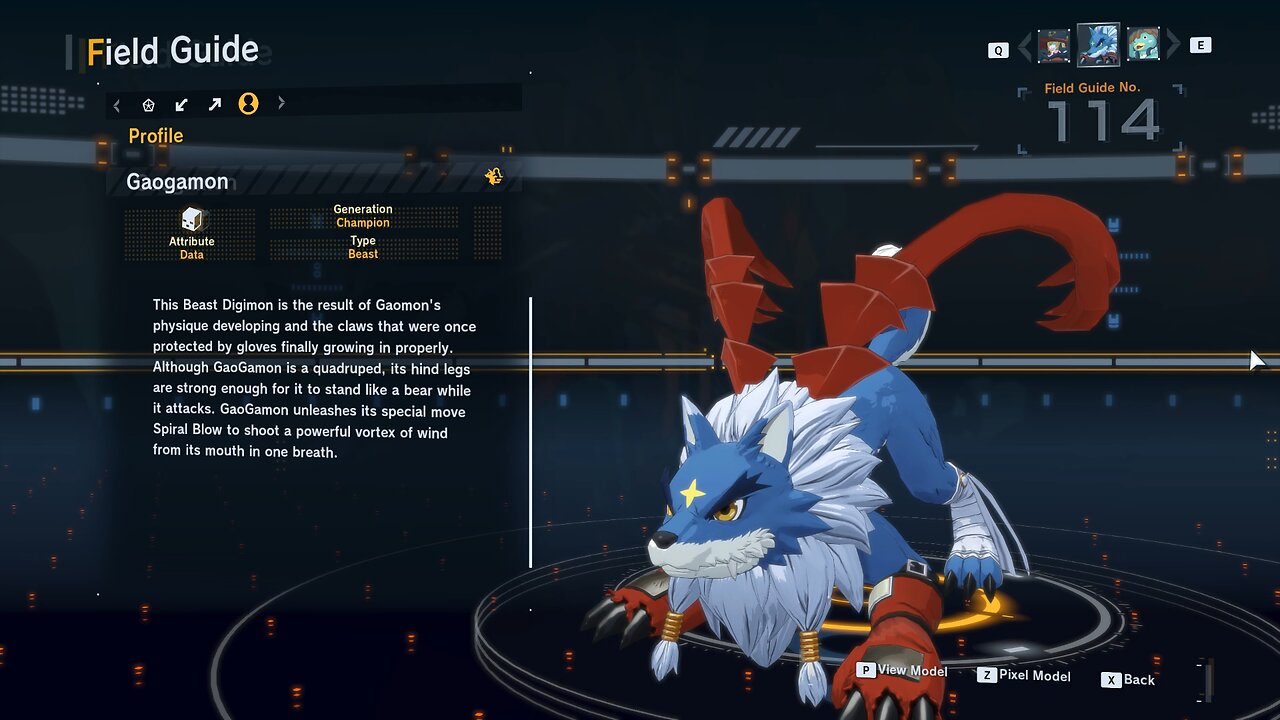Select the green frog Digimon portrait
Viewport: 1280px width, 720px height.
(1143, 45)
